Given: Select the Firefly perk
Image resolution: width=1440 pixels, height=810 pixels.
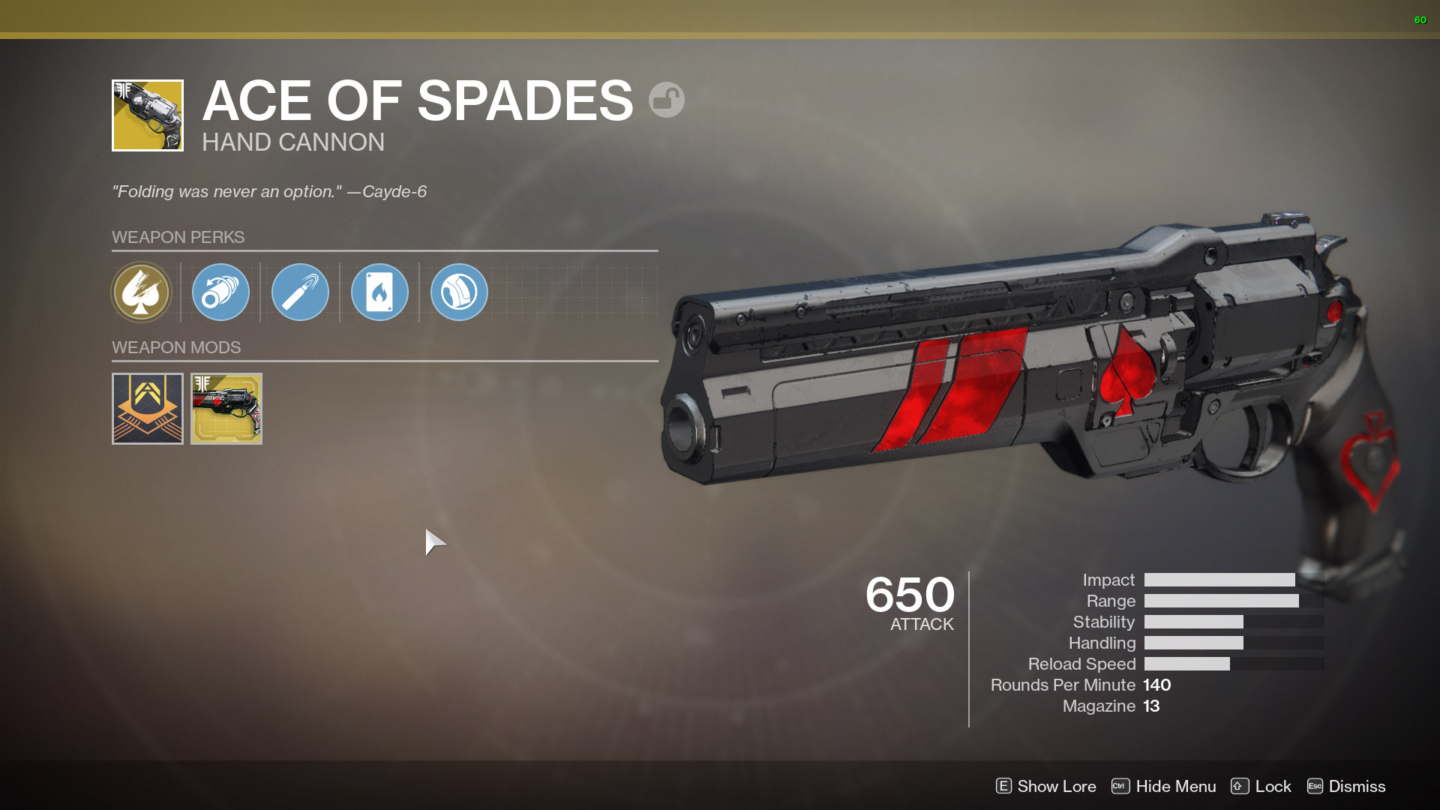Looking at the screenshot, I should coord(379,292).
